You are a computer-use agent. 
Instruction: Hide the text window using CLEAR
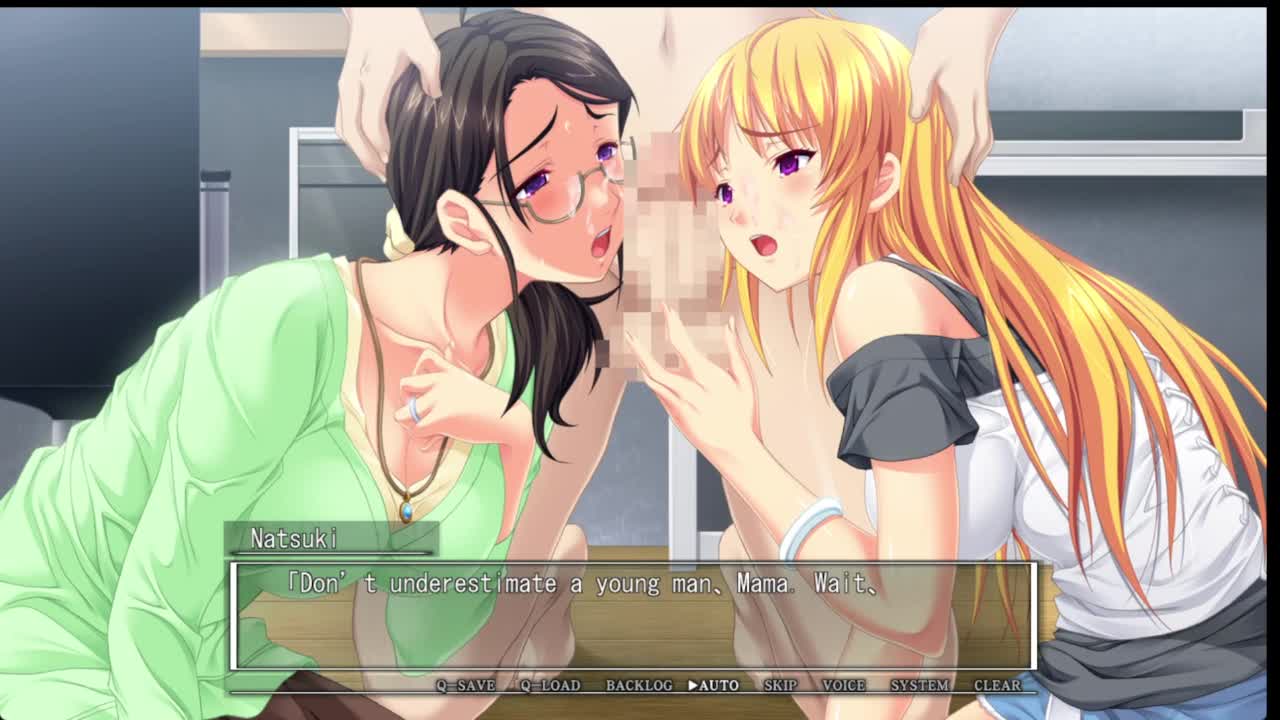(997, 685)
